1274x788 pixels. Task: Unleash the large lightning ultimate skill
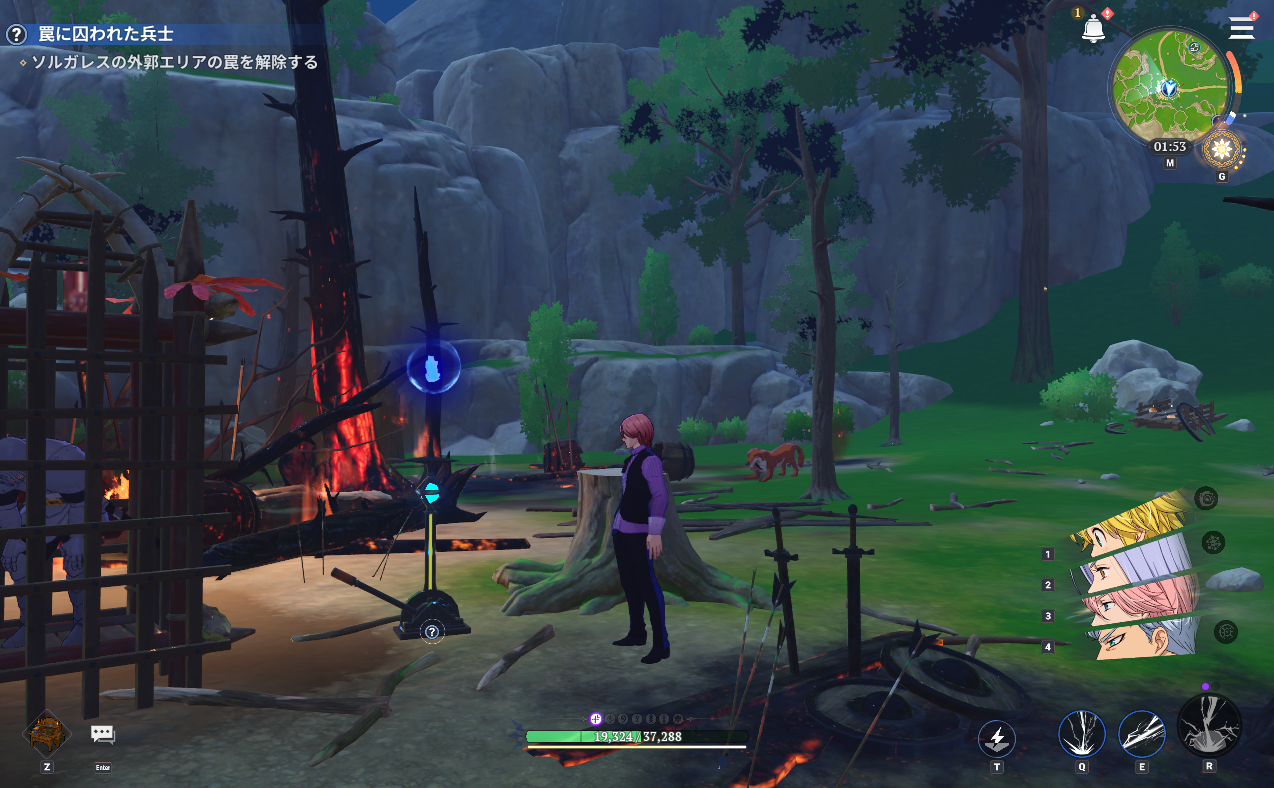(1209, 725)
